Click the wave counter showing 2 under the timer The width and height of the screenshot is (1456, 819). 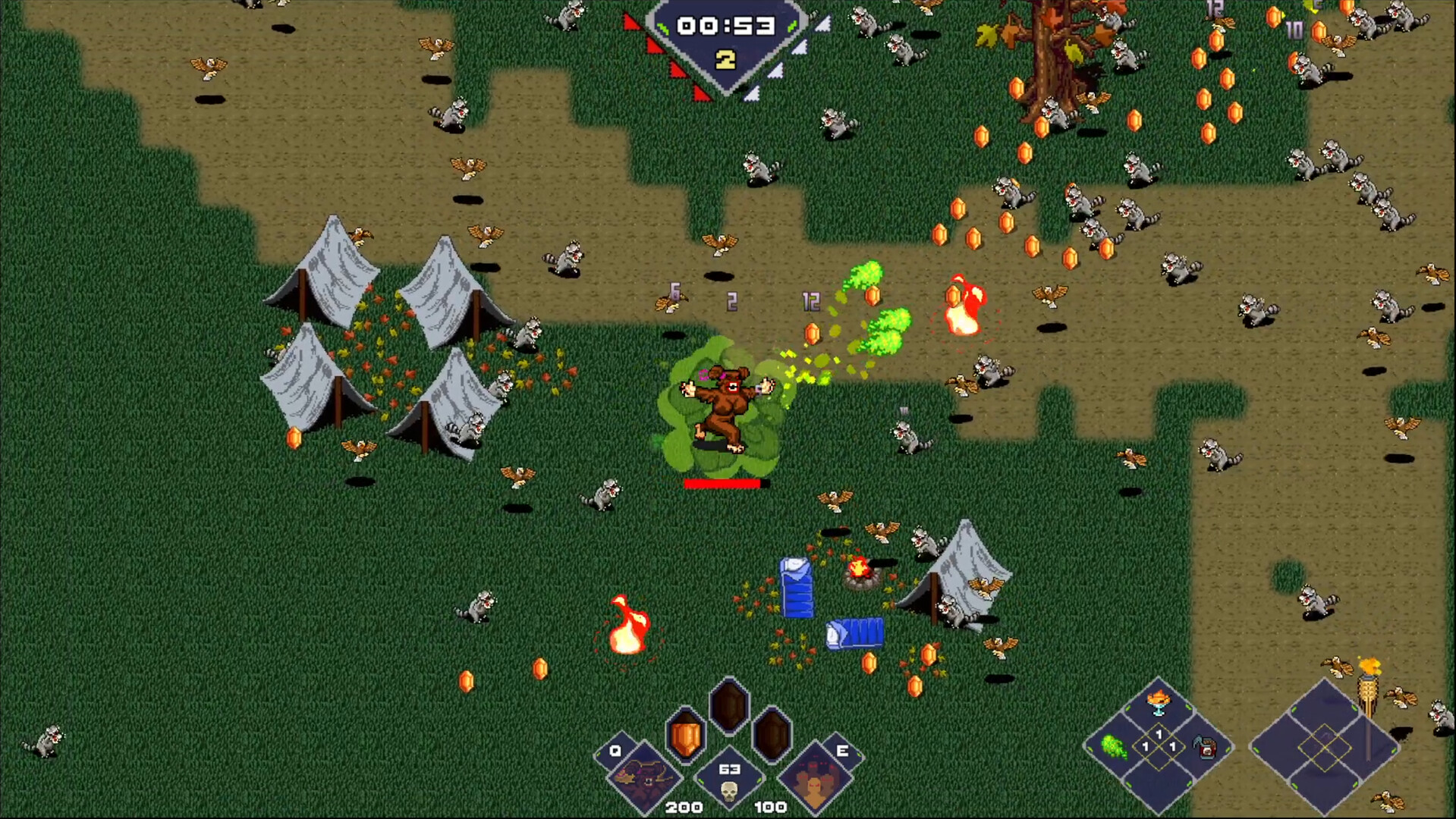725,59
